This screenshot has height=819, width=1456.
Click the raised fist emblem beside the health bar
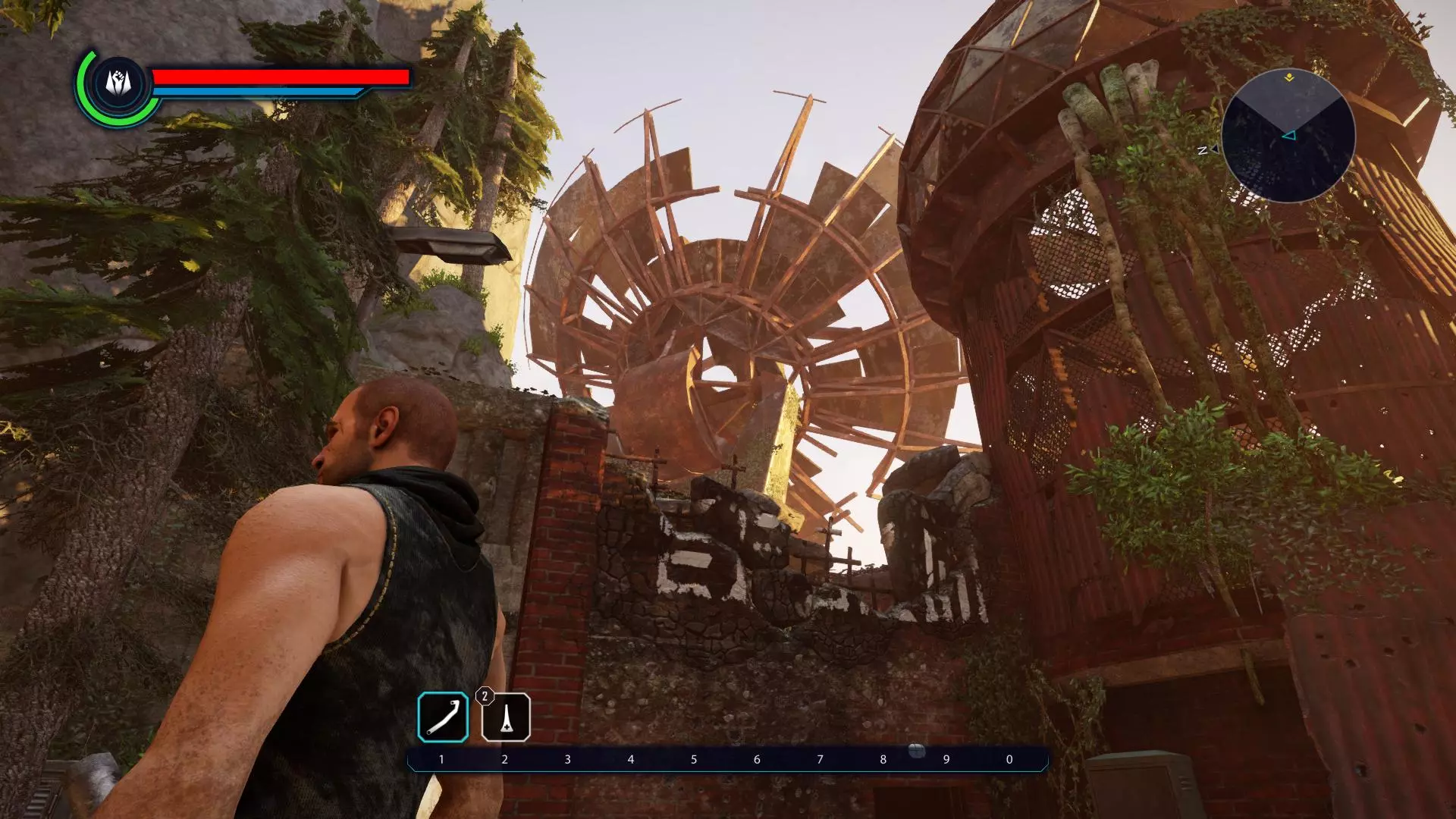coord(118,83)
